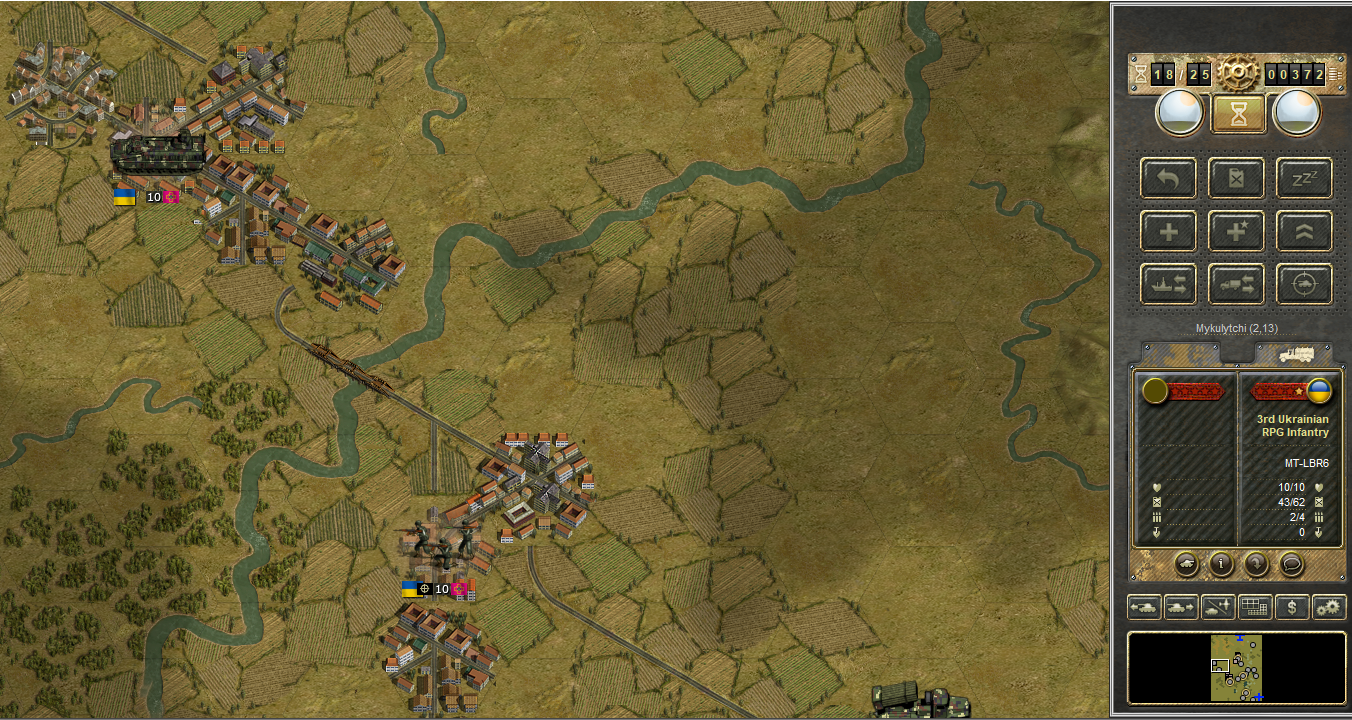The image size is (1352, 720).
Task: Click the round tank icon button
Action: click(x=1187, y=563)
